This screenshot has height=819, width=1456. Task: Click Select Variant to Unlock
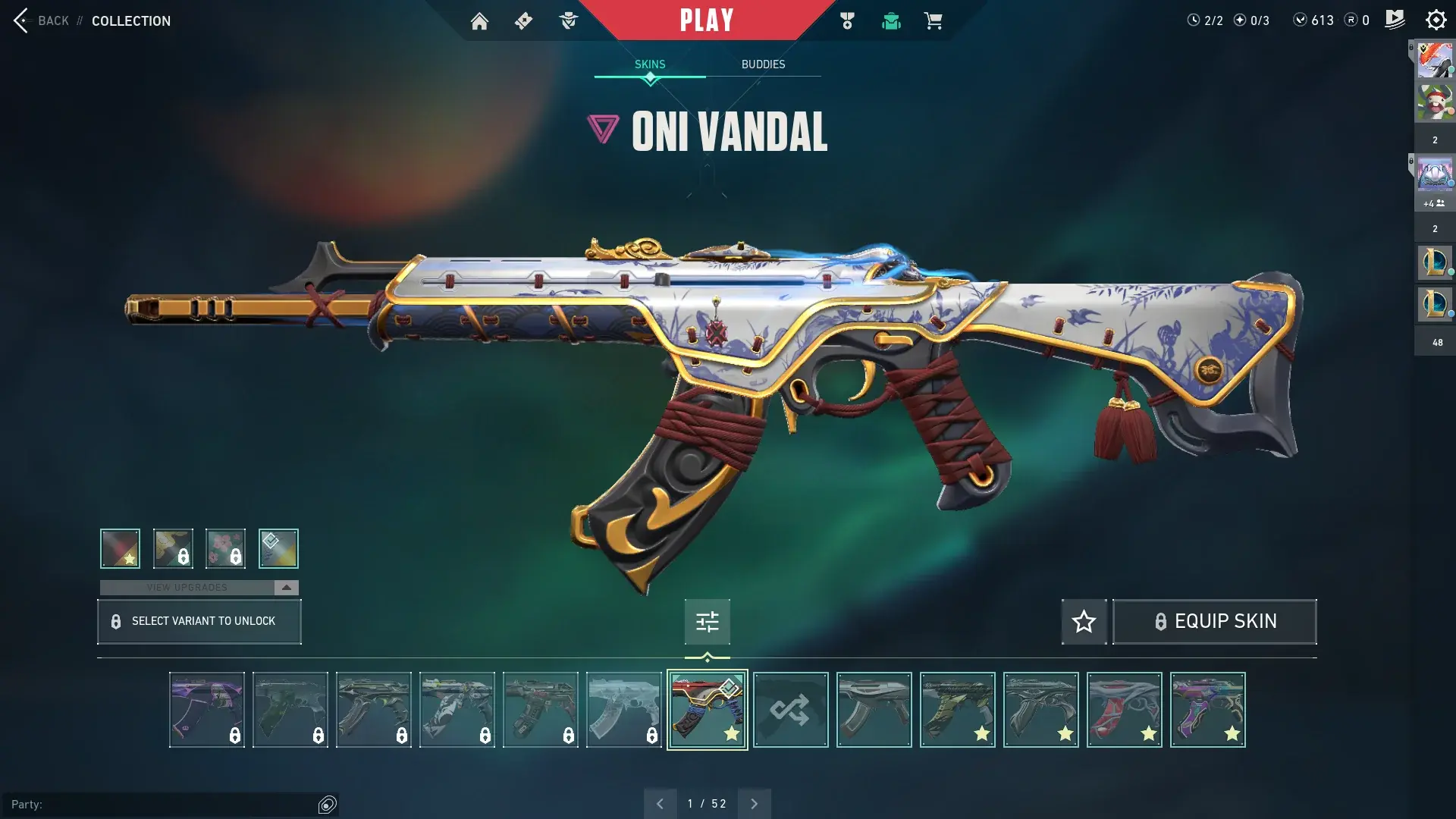point(199,622)
